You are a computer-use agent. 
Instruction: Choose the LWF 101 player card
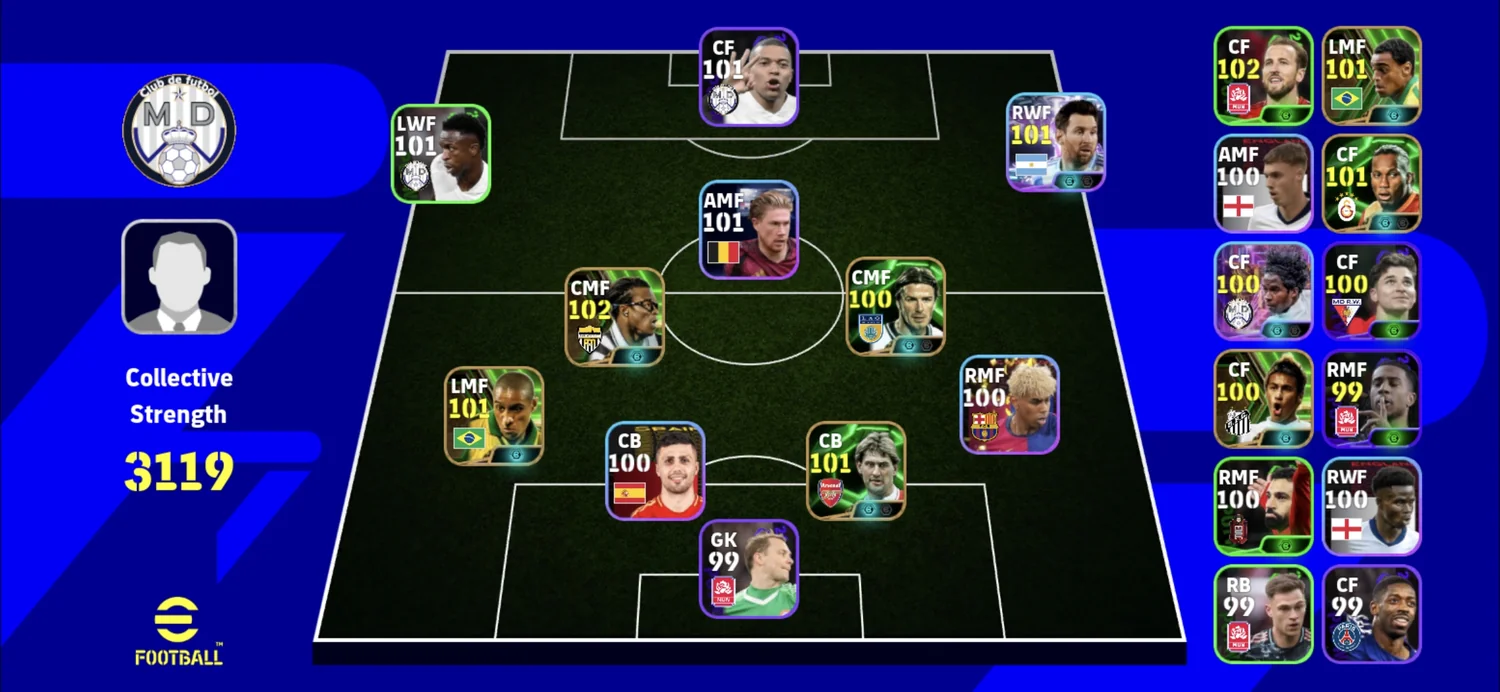[x=441, y=154]
